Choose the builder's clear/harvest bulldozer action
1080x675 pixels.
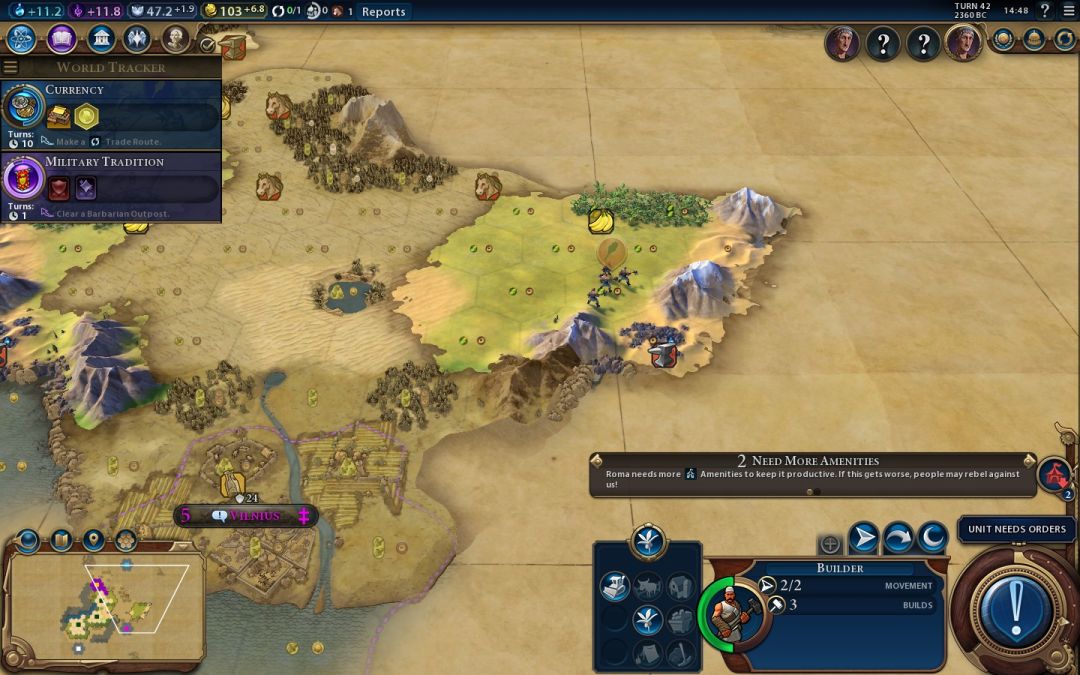click(x=614, y=587)
